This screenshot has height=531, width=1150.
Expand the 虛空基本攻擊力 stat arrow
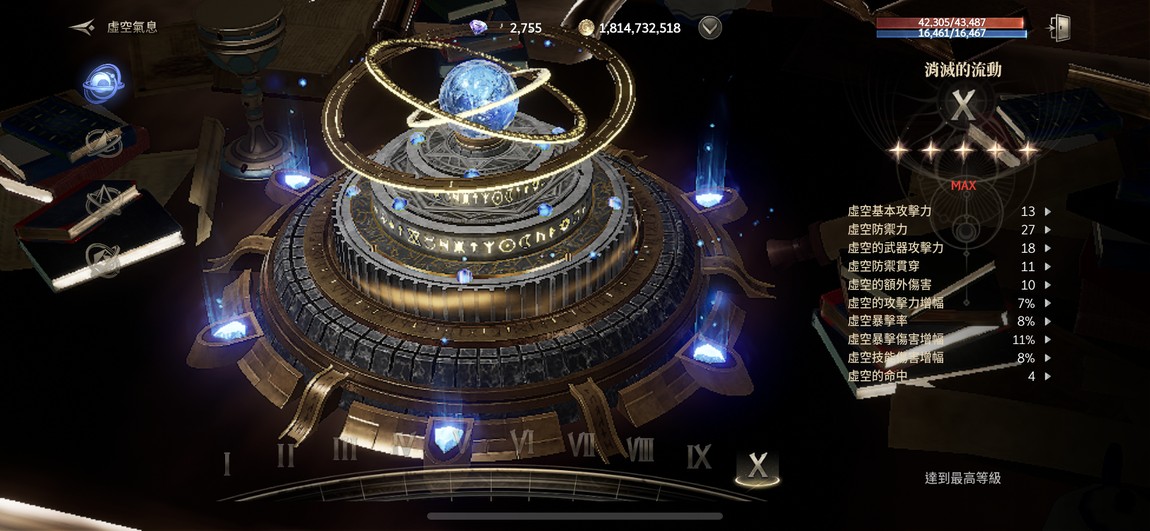[x=1047, y=212]
